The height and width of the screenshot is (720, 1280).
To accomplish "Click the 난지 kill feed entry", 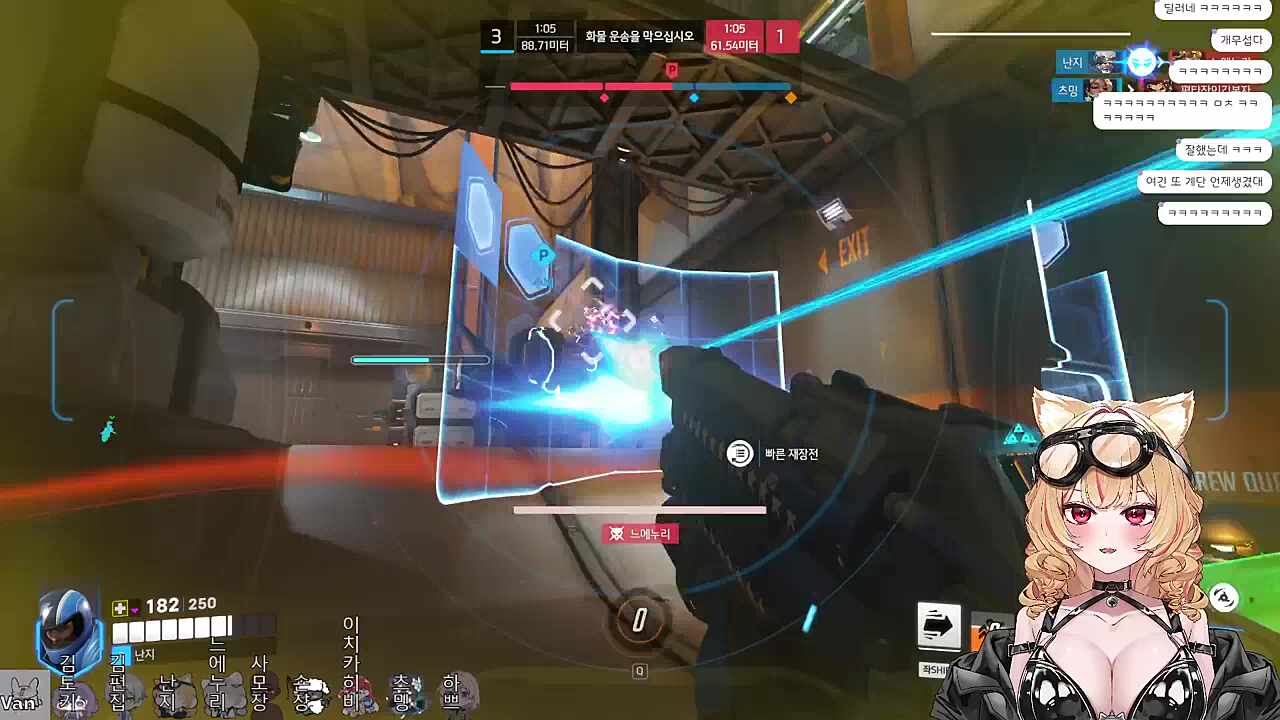I will [x=1071, y=62].
